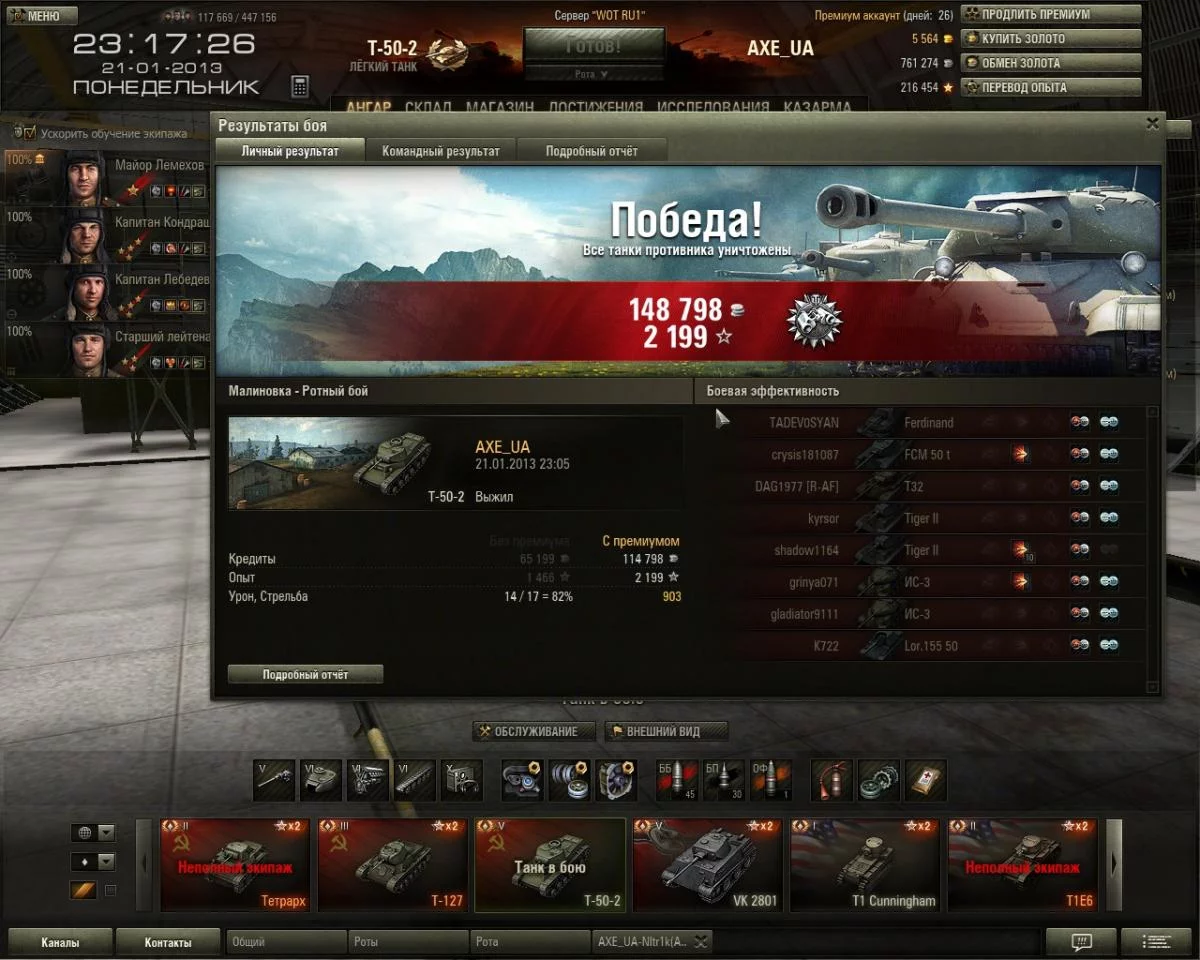Click Подробный отчёт button below stats
This screenshot has width=1200, height=960.
coord(305,675)
